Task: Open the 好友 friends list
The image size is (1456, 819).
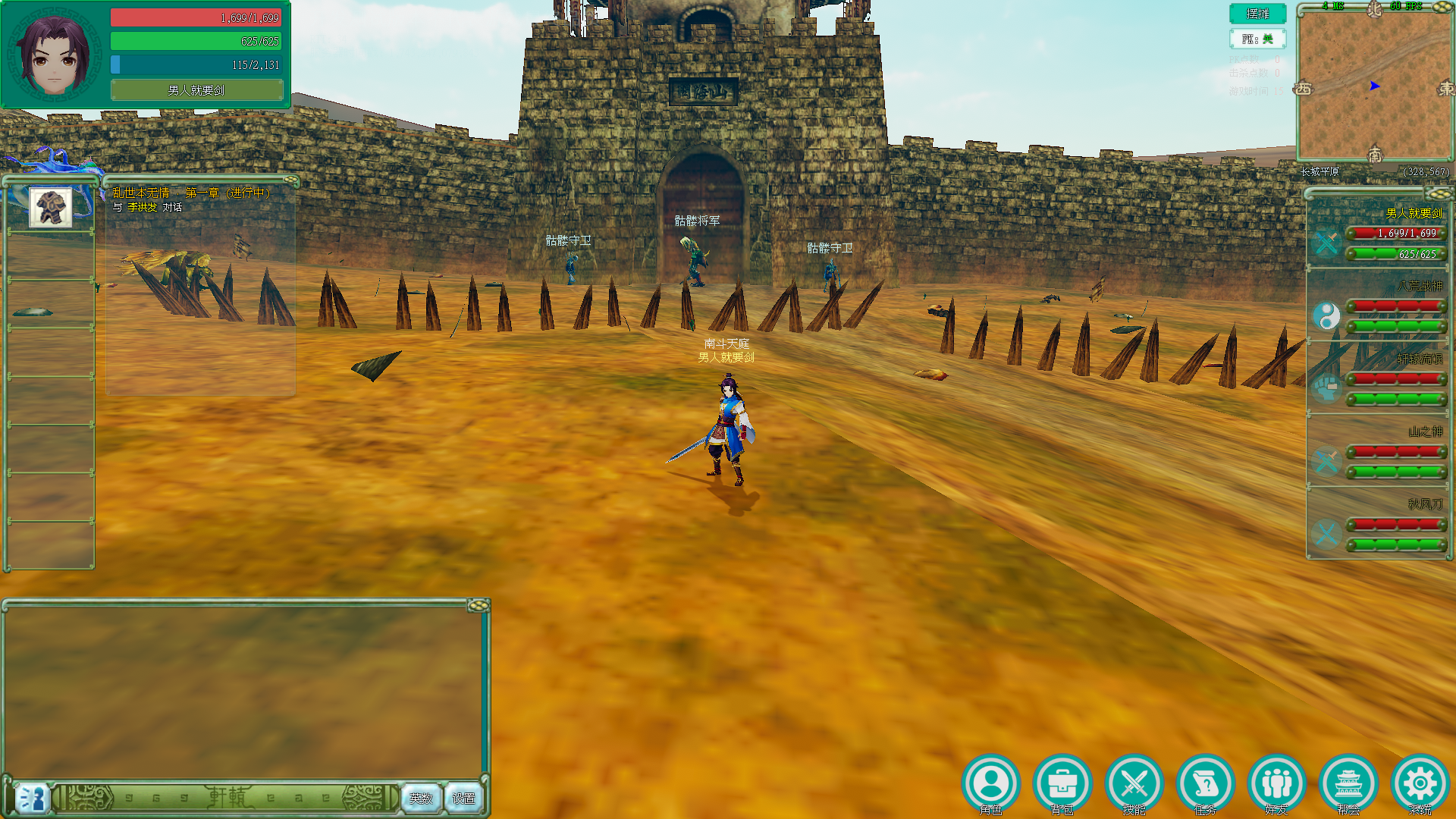Action: tap(1277, 783)
